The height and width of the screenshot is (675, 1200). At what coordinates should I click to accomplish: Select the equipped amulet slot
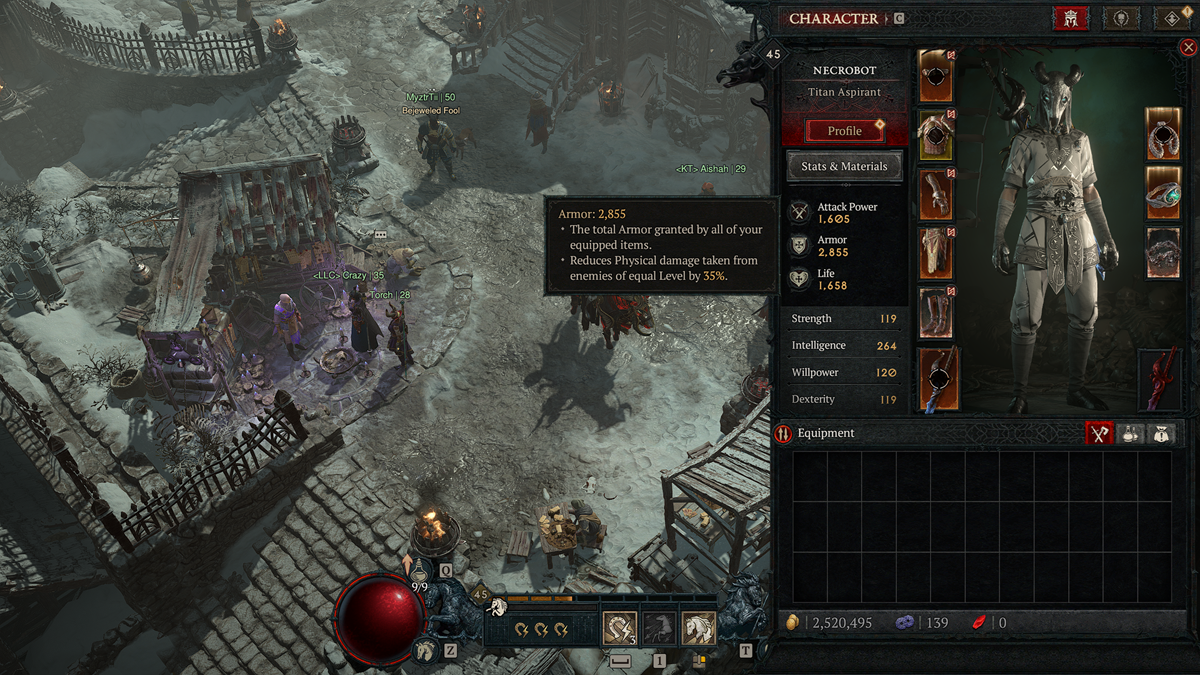coord(1163,134)
